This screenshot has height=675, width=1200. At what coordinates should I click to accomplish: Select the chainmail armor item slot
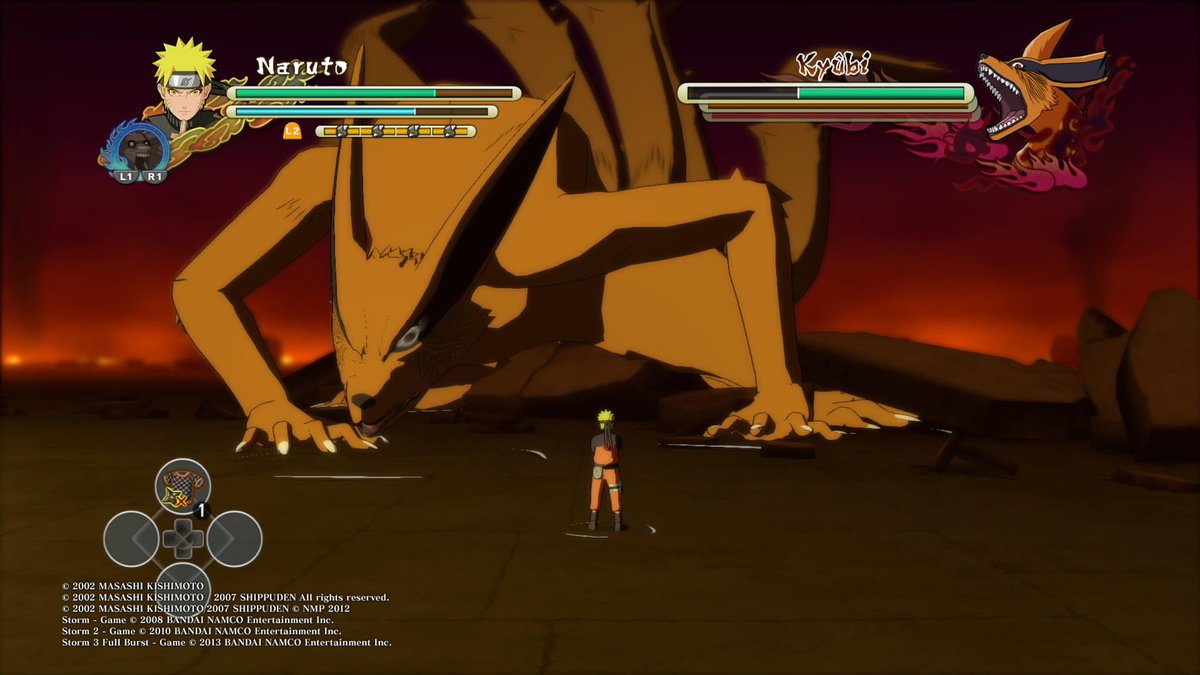(x=182, y=487)
